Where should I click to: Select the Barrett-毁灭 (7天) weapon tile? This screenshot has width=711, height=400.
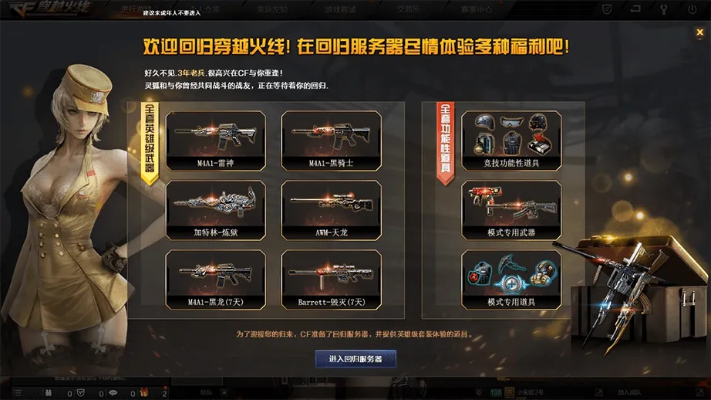coord(331,279)
